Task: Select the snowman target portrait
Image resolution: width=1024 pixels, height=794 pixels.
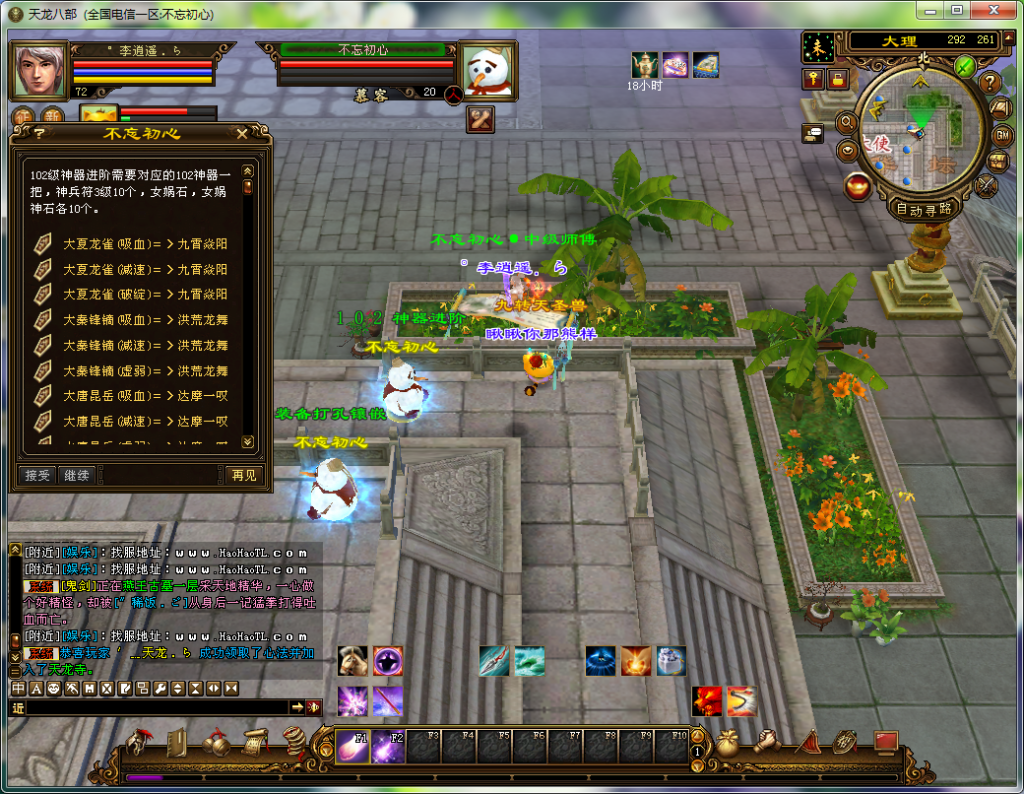Action: tap(487, 70)
